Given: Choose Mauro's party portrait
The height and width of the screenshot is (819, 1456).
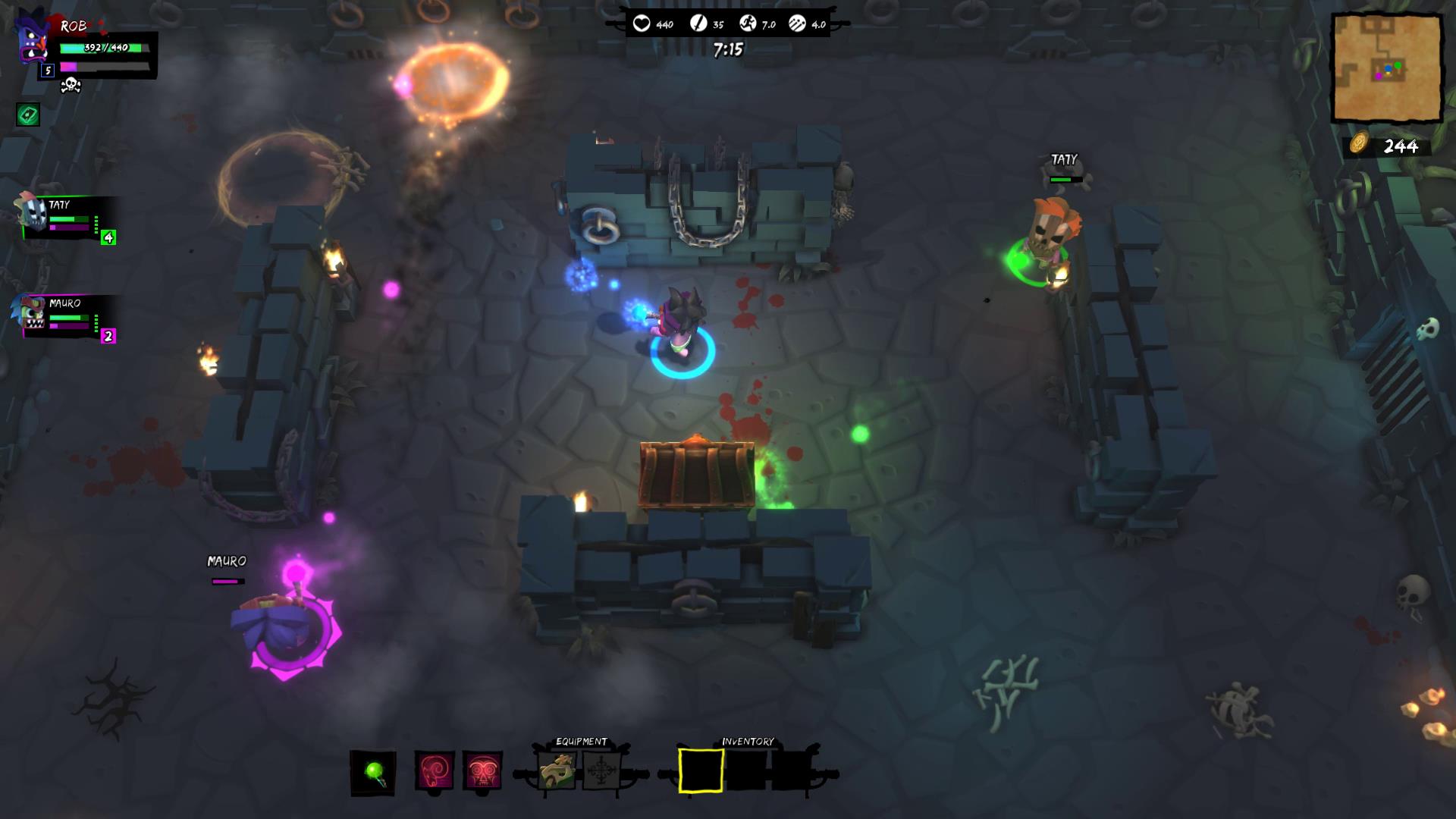Looking at the screenshot, I should (x=30, y=314).
